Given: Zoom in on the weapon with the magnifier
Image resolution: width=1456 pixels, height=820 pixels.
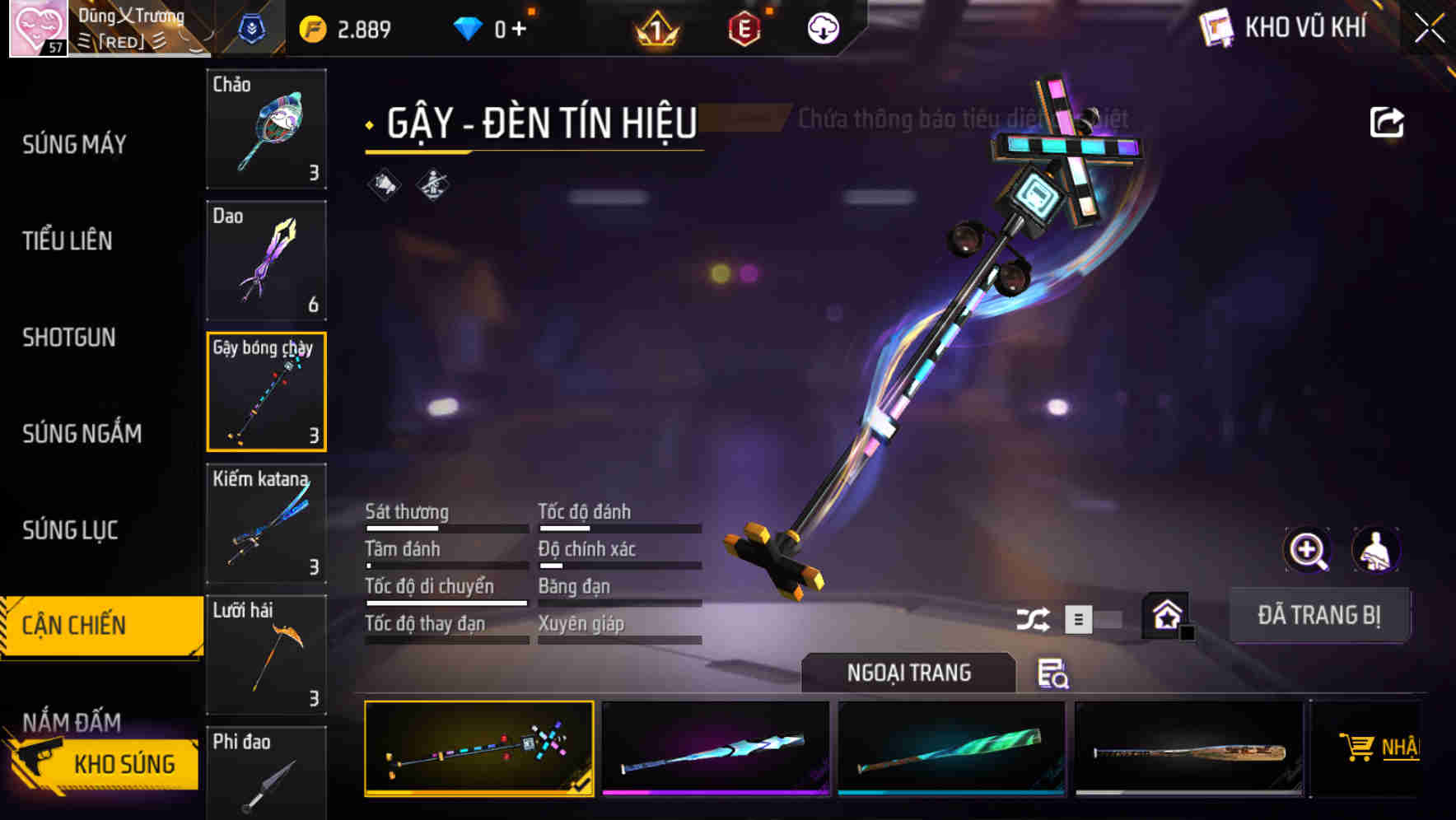Looking at the screenshot, I should click(1307, 550).
